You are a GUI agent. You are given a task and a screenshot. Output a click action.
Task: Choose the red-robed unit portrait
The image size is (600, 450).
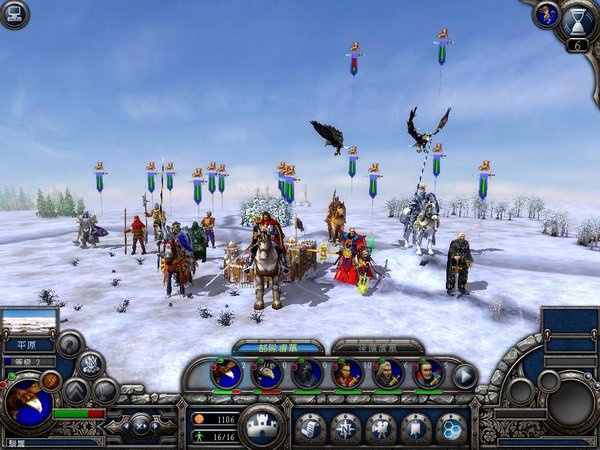point(347,375)
